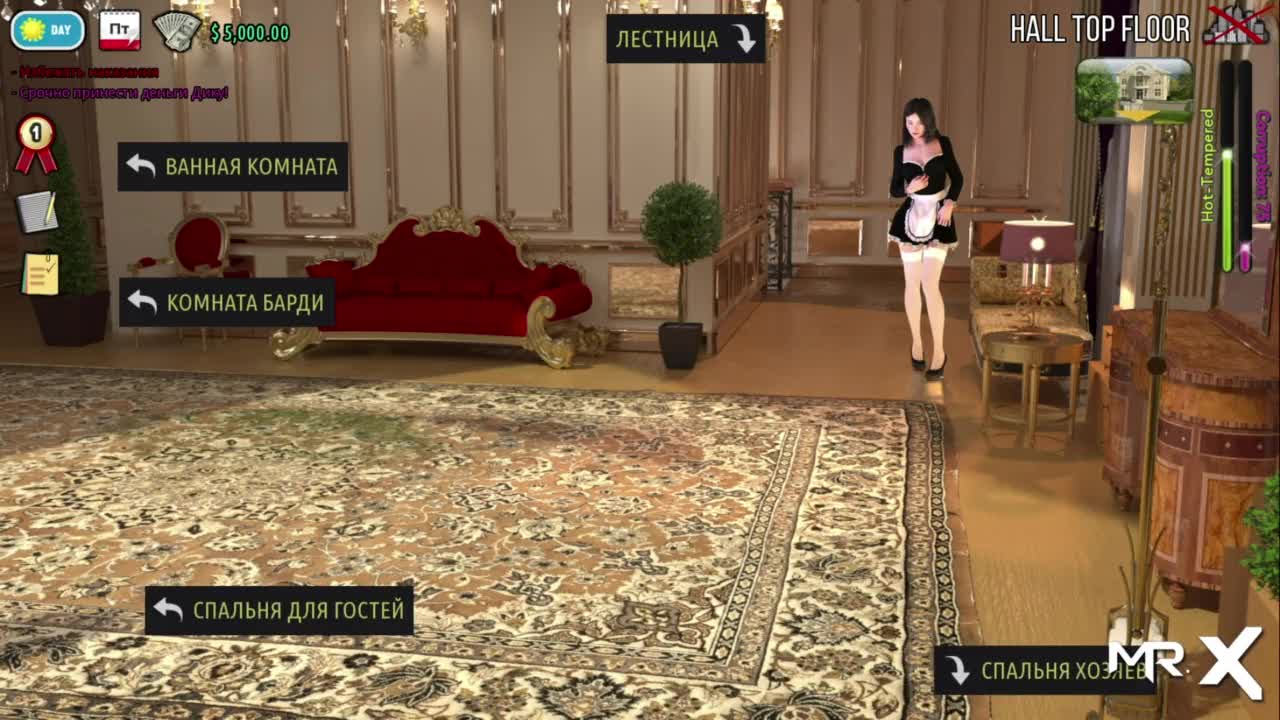This screenshot has width=1280, height=720.
Task: Click the DAY time-of-day button
Action: pyautogui.click(x=48, y=30)
